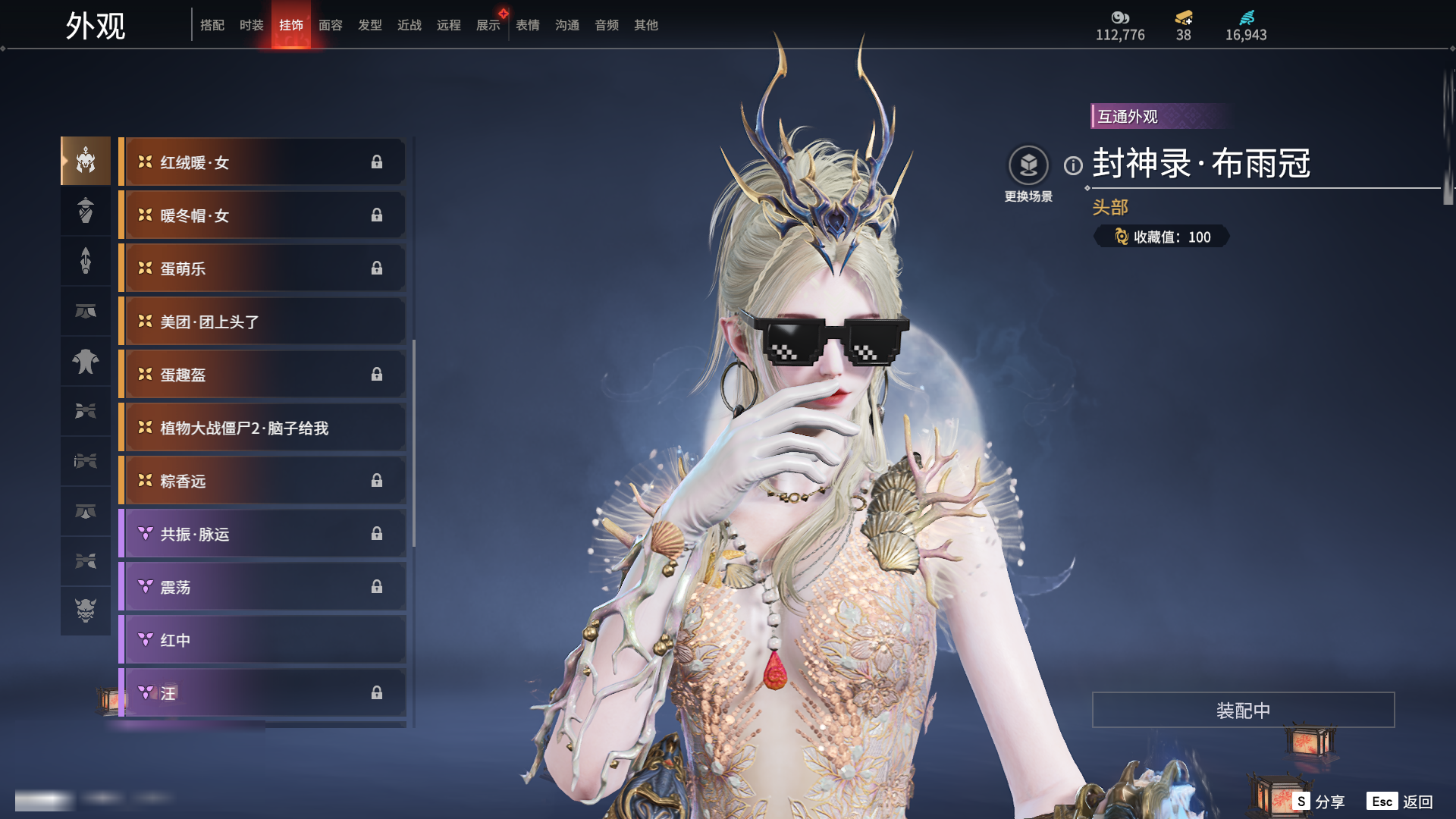Pick the 红中 accessory row
The image size is (1456, 819).
262,640
